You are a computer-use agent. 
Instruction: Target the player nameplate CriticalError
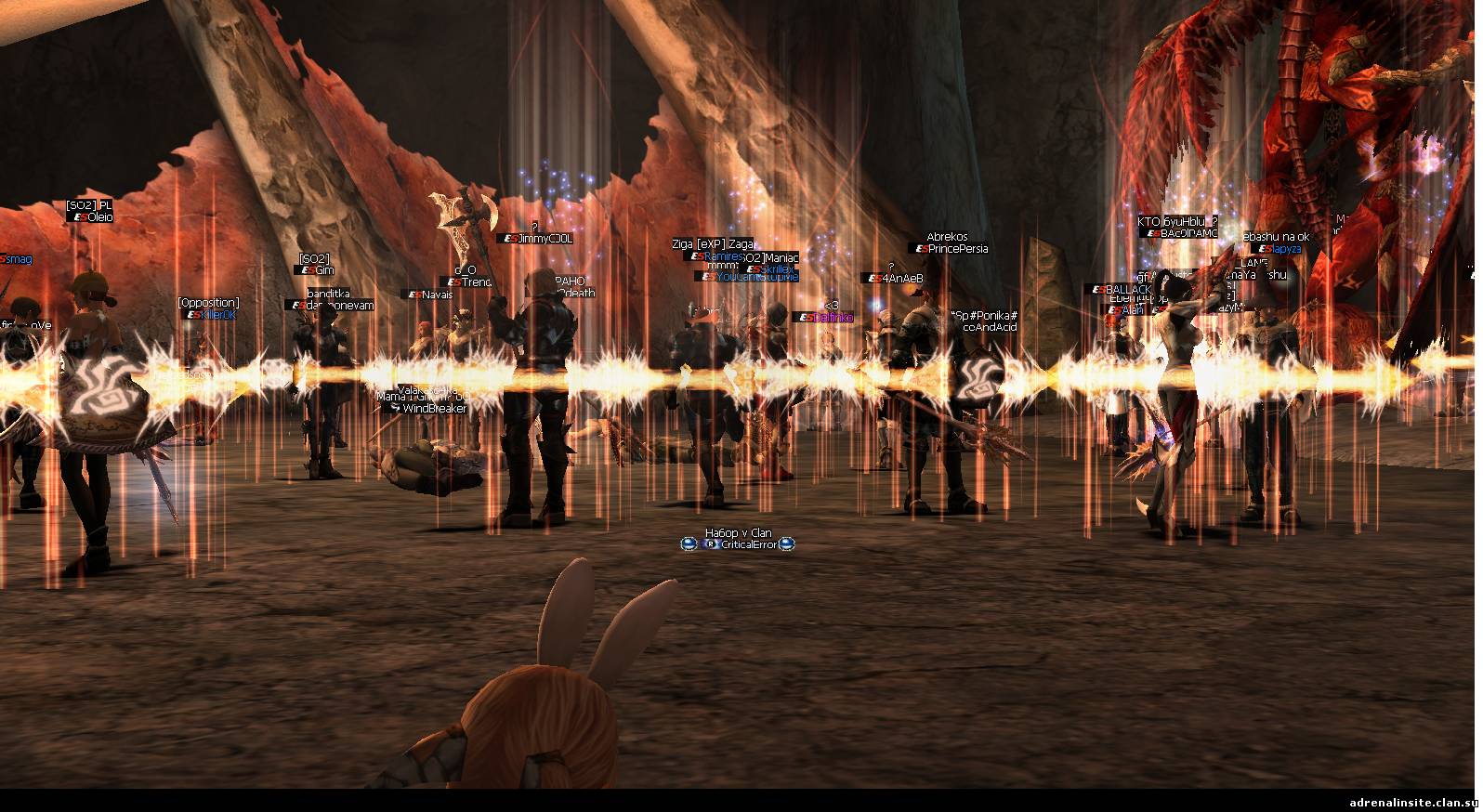pos(748,544)
